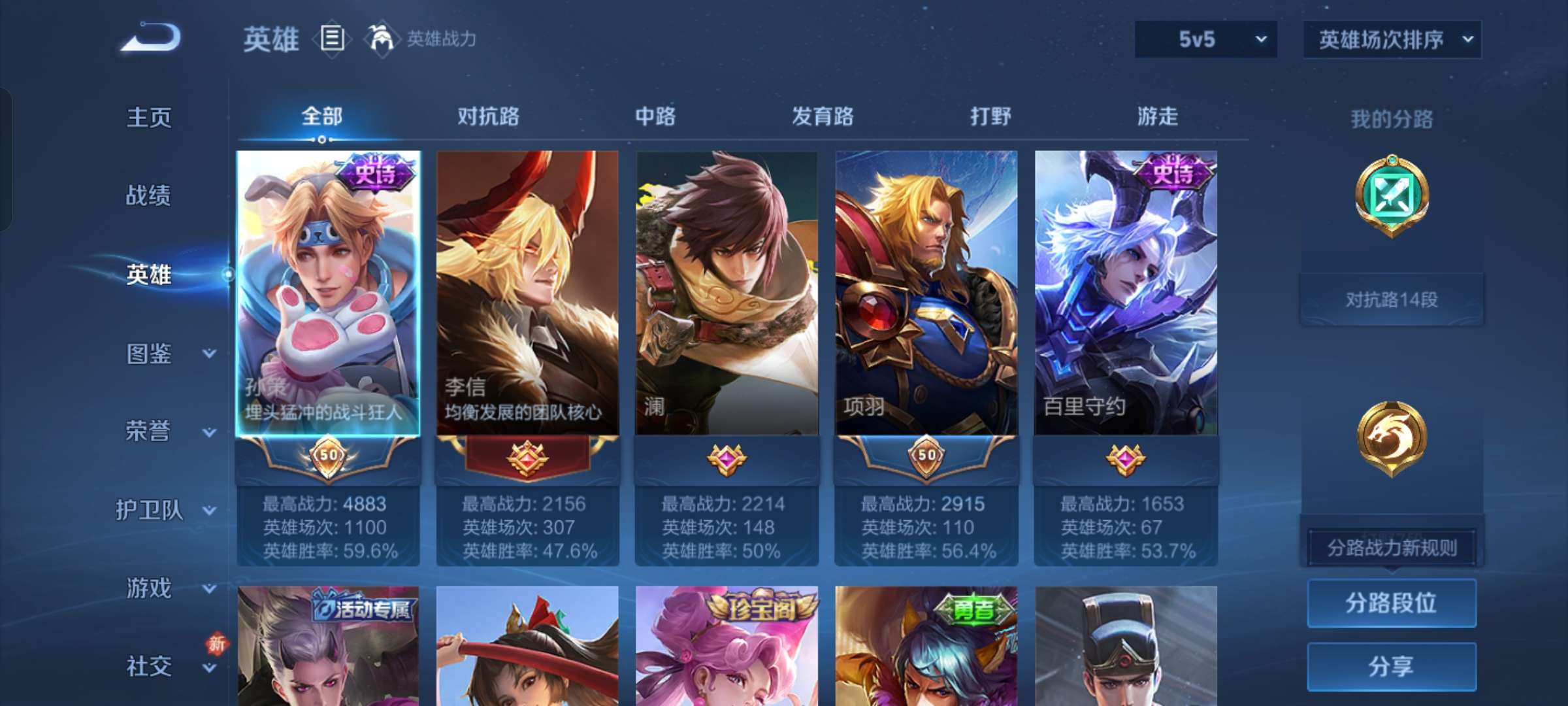Switch to the 打野 tab
Image resolution: width=1568 pixels, height=706 pixels.
coord(990,116)
